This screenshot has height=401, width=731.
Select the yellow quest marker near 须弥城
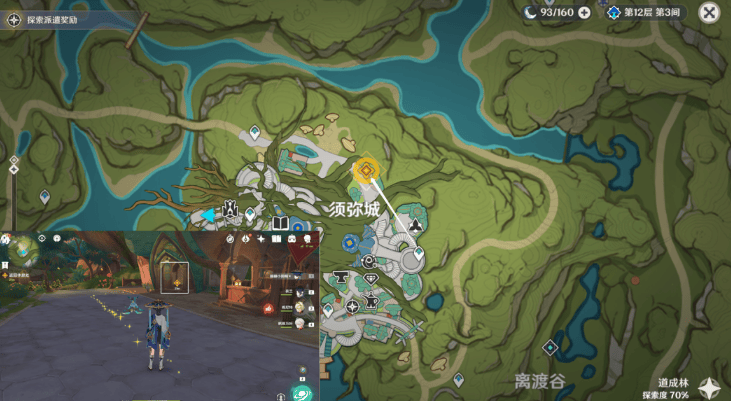[366, 171]
